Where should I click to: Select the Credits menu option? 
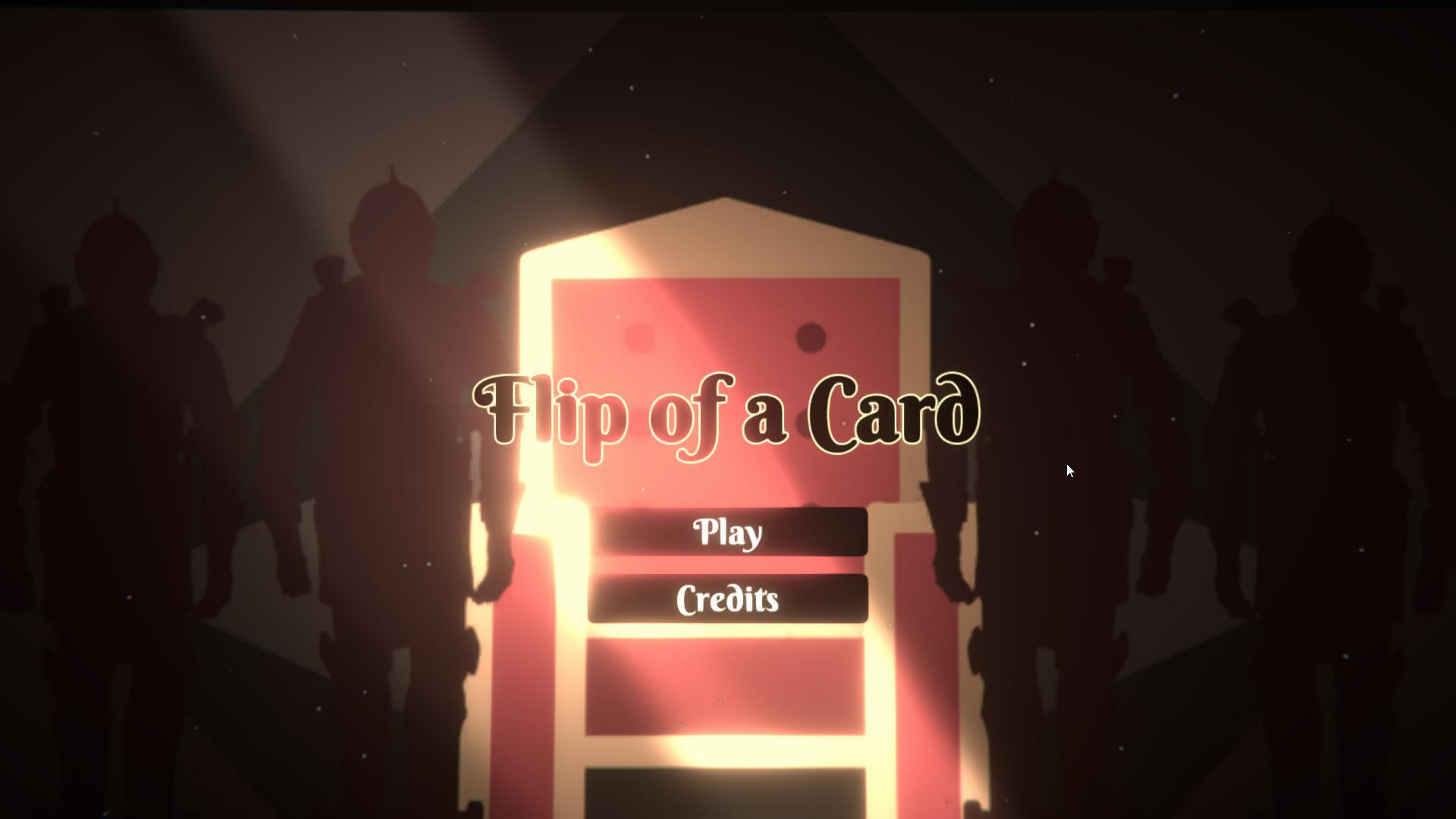[726, 599]
